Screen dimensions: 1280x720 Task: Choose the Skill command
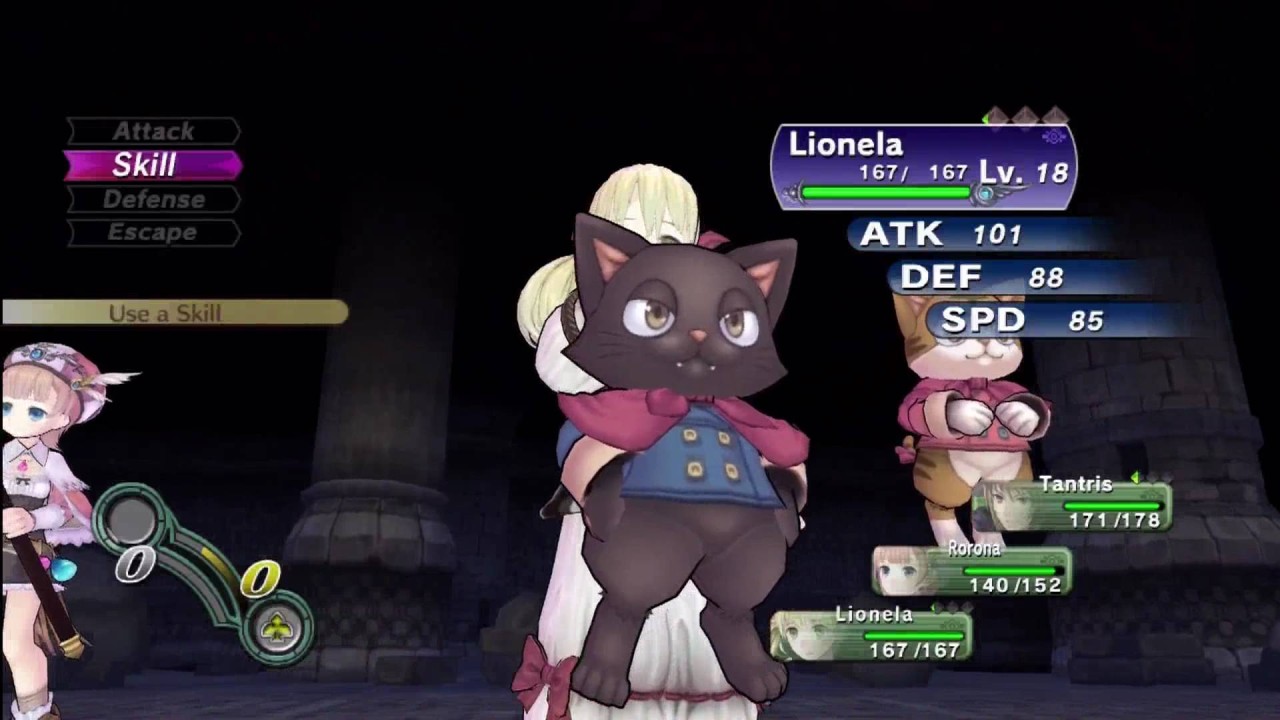[152, 165]
